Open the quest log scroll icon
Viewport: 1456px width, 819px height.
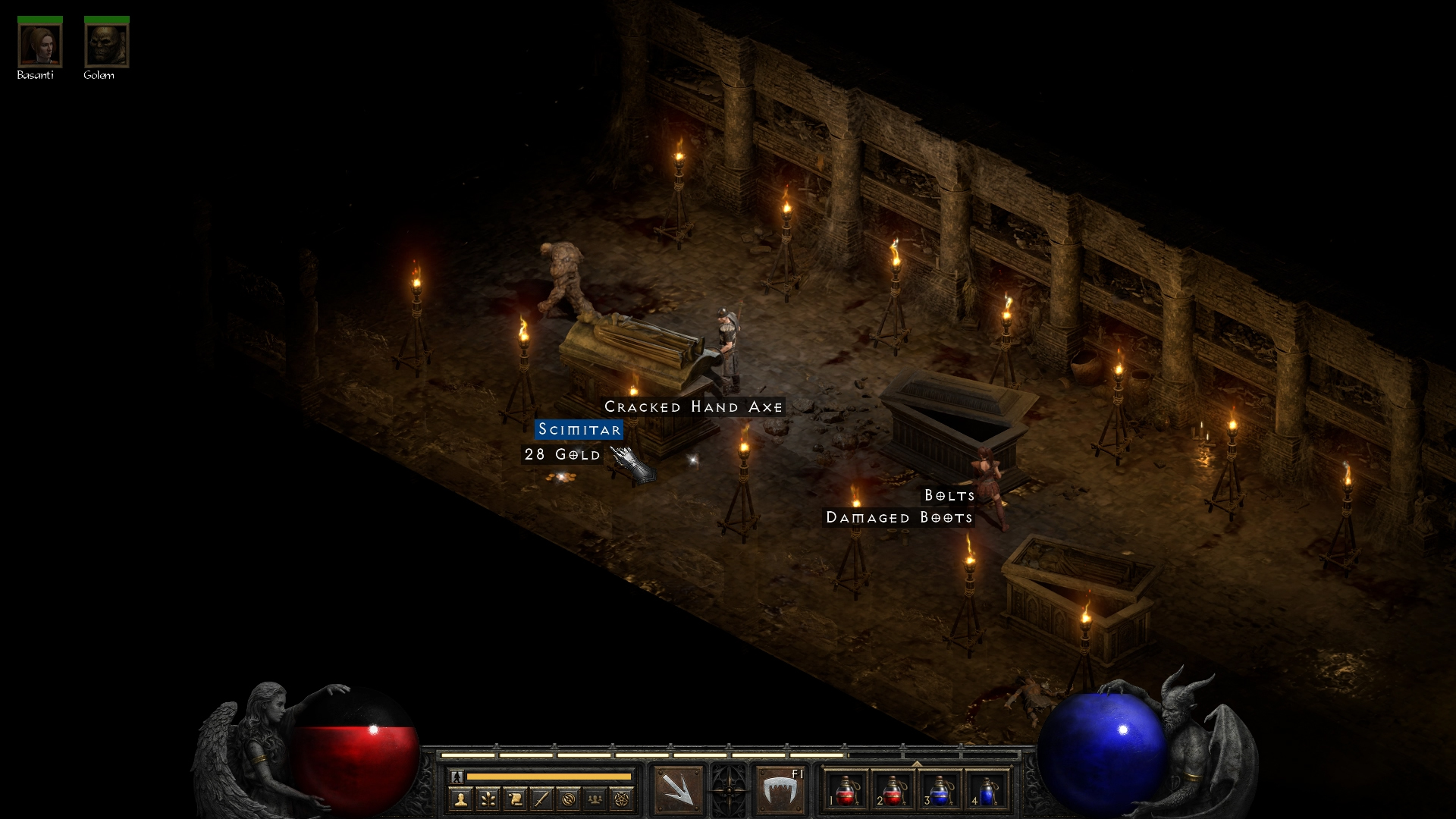[515, 799]
